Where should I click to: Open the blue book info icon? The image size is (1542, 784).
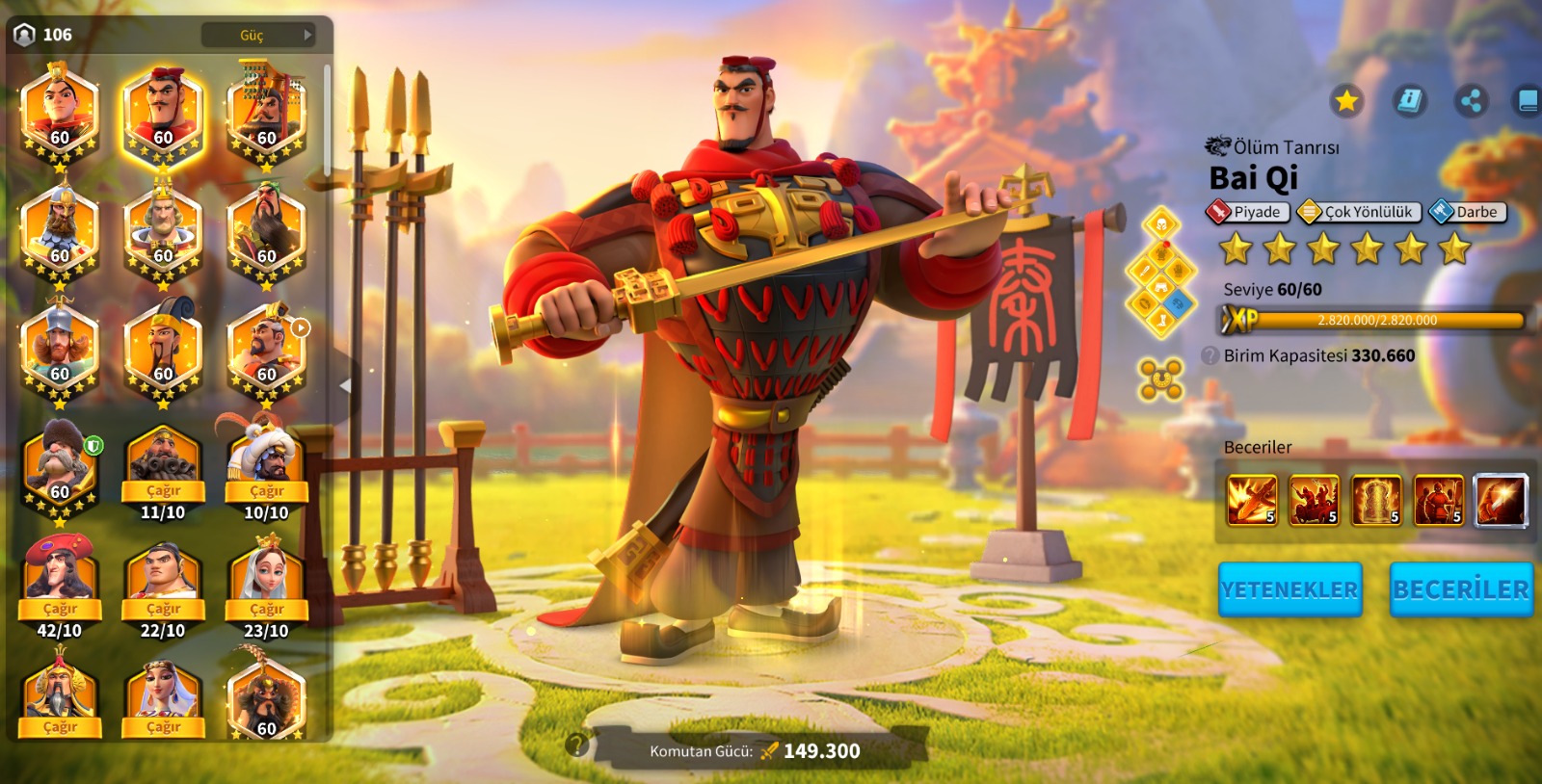point(1409,100)
